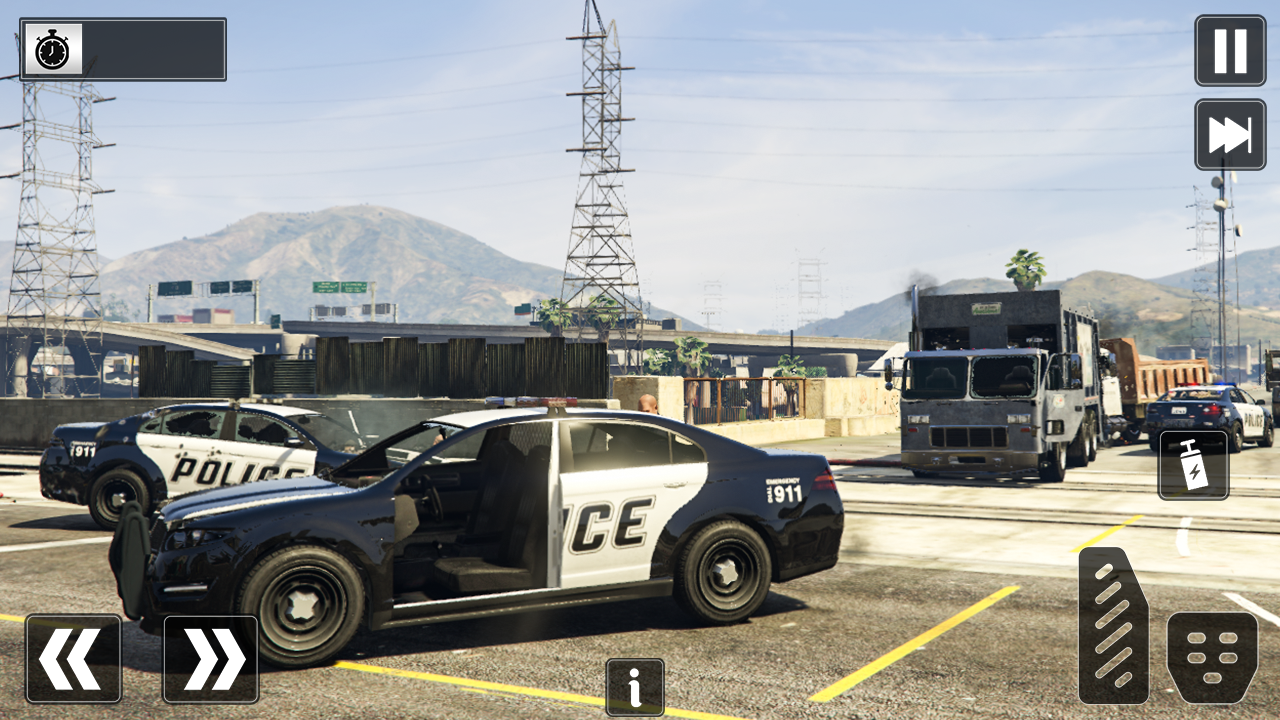Expand the mission timer panel
Viewport: 1280px width, 720px height.
(x=150, y=49)
